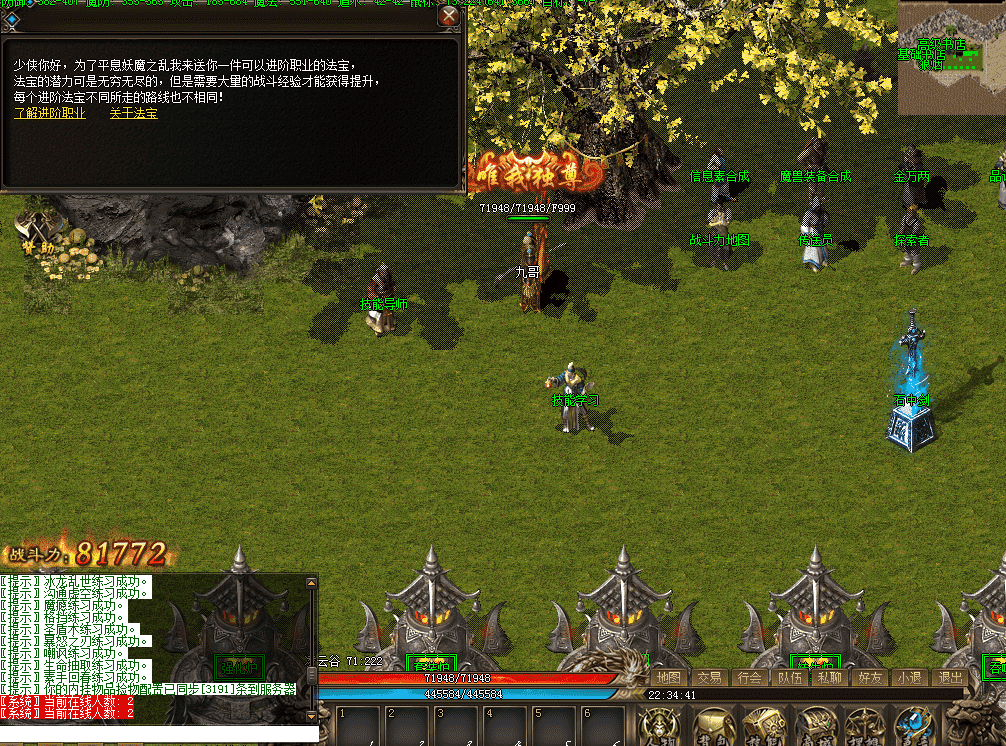The height and width of the screenshot is (746, 1006).
Task: Open the 交易 trade button
Action: click(709, 677)
